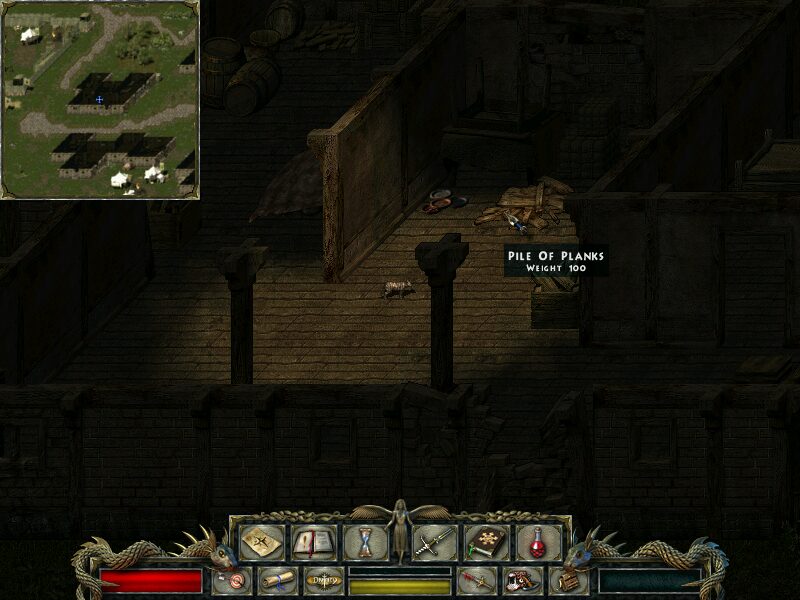The width and height of the screenshot is (800, 600).
Task: Open the map parchment icon
Action: pyautogui.click(x=261, y=542)
